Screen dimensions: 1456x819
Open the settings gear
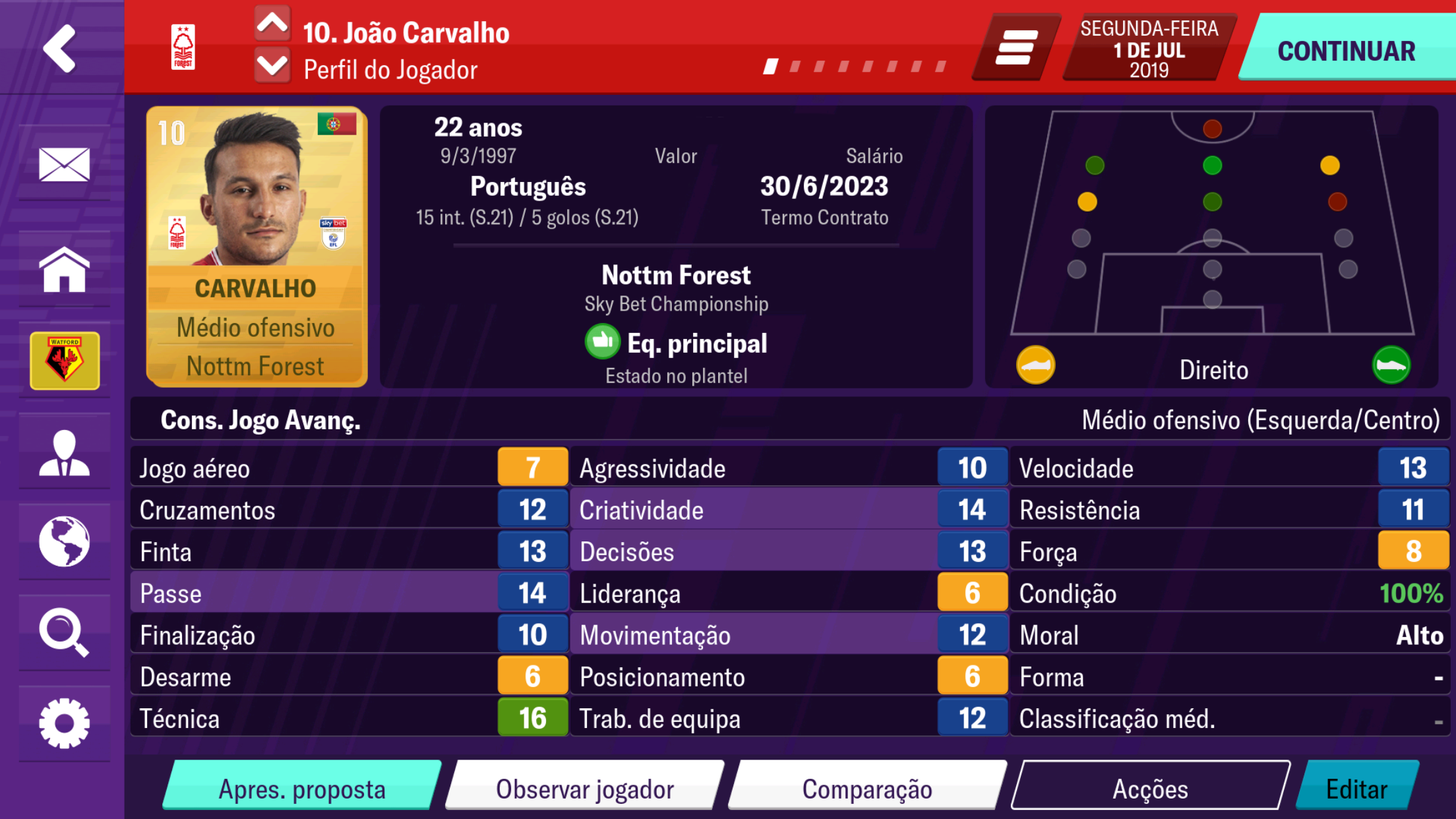point(64,721)
